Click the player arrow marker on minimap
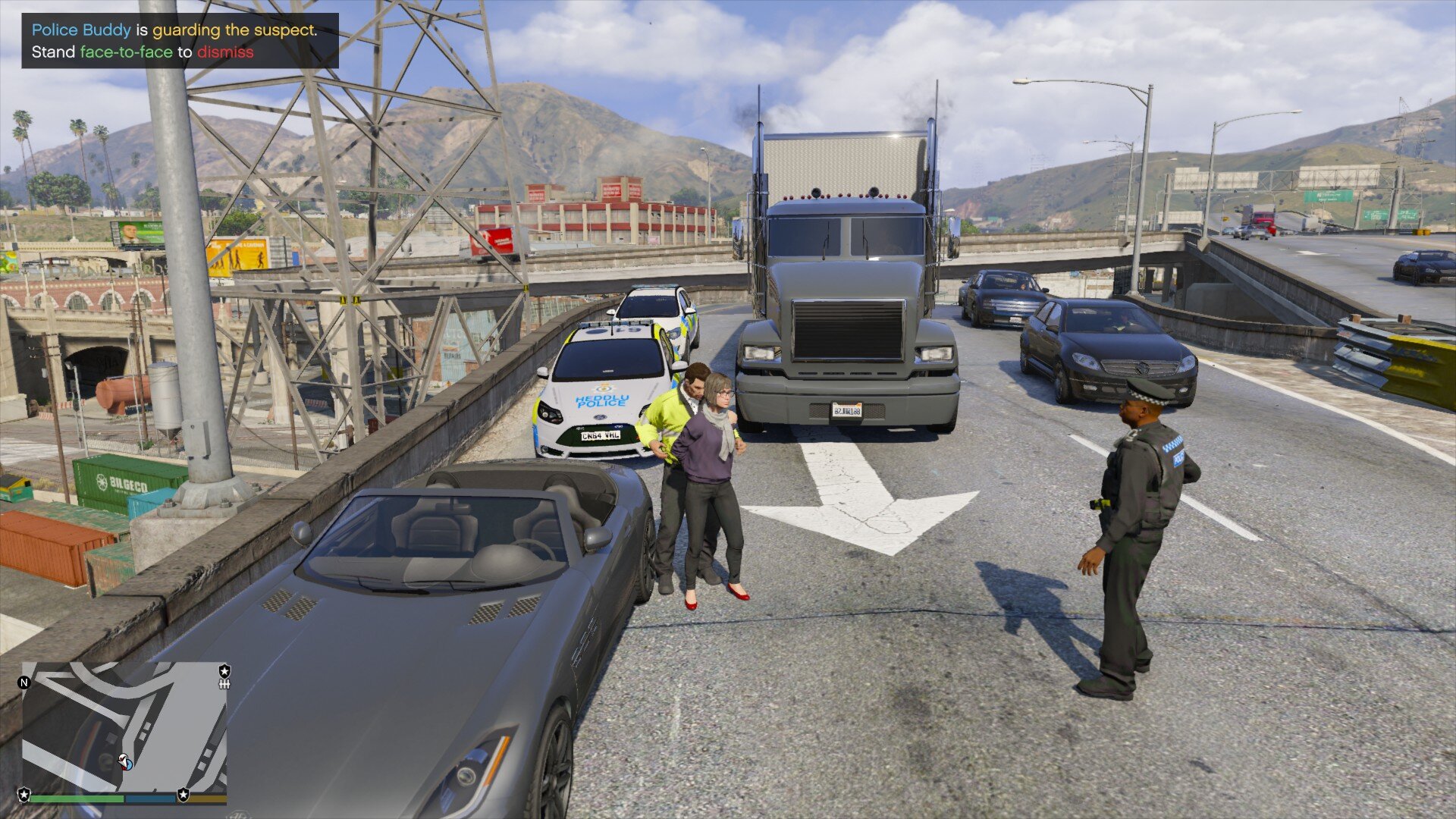 tap(125, 761)
